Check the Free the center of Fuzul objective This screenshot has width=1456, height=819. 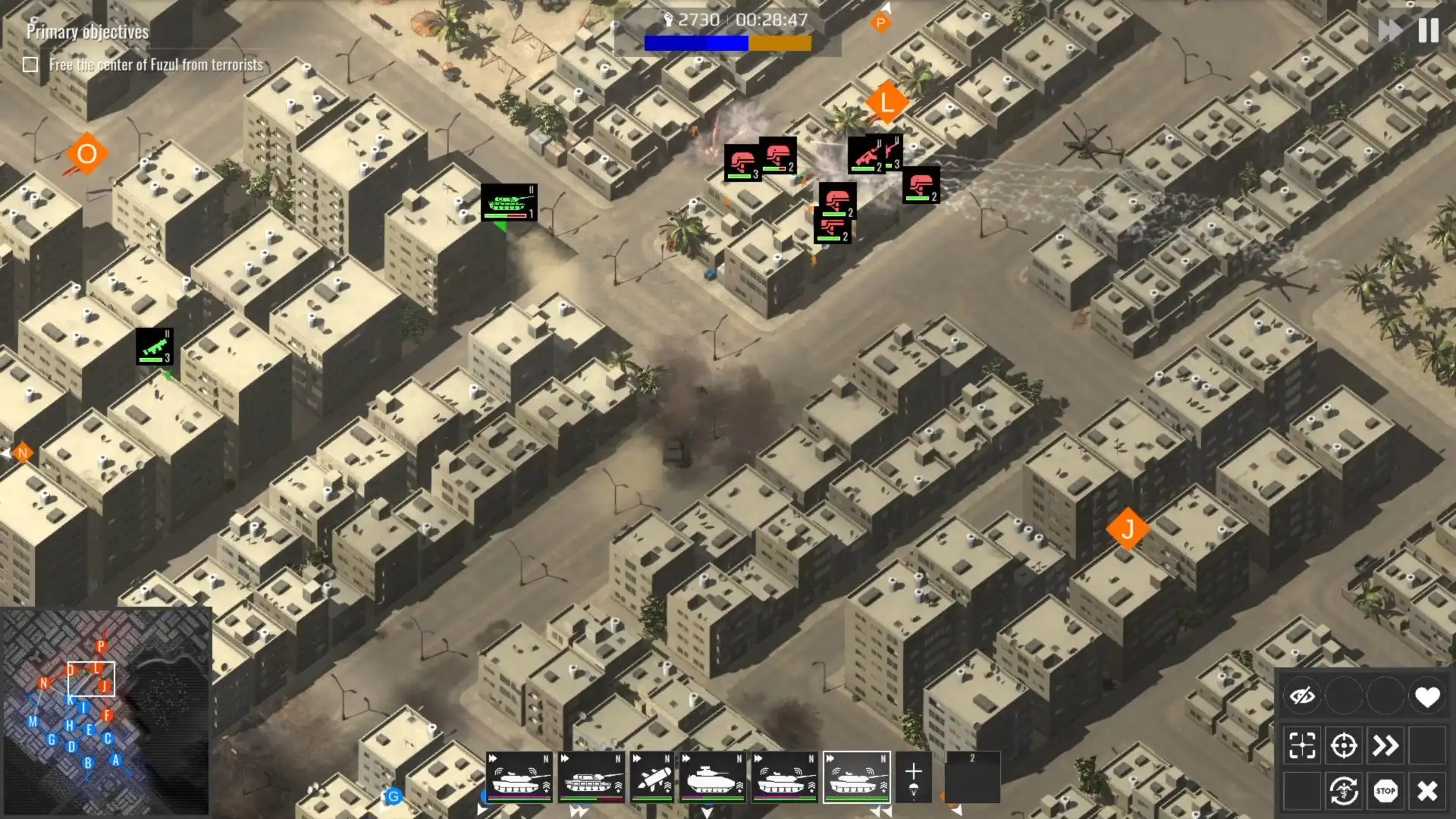(30, 65)
